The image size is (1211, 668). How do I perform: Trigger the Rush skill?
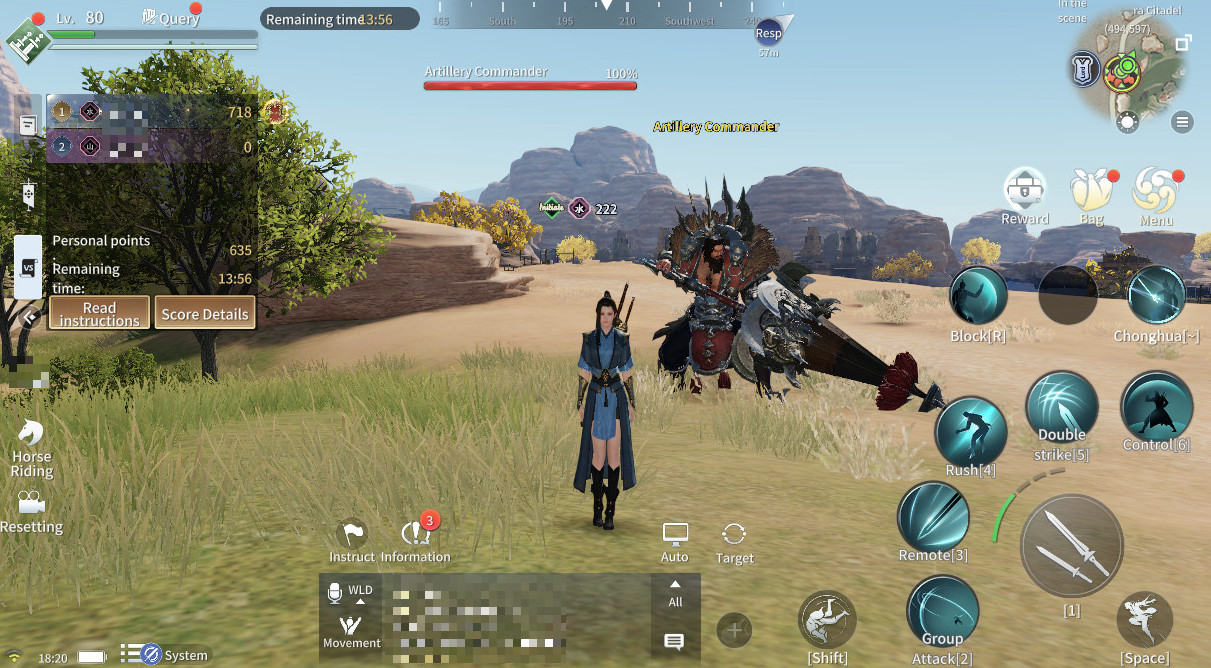[970, 432]
